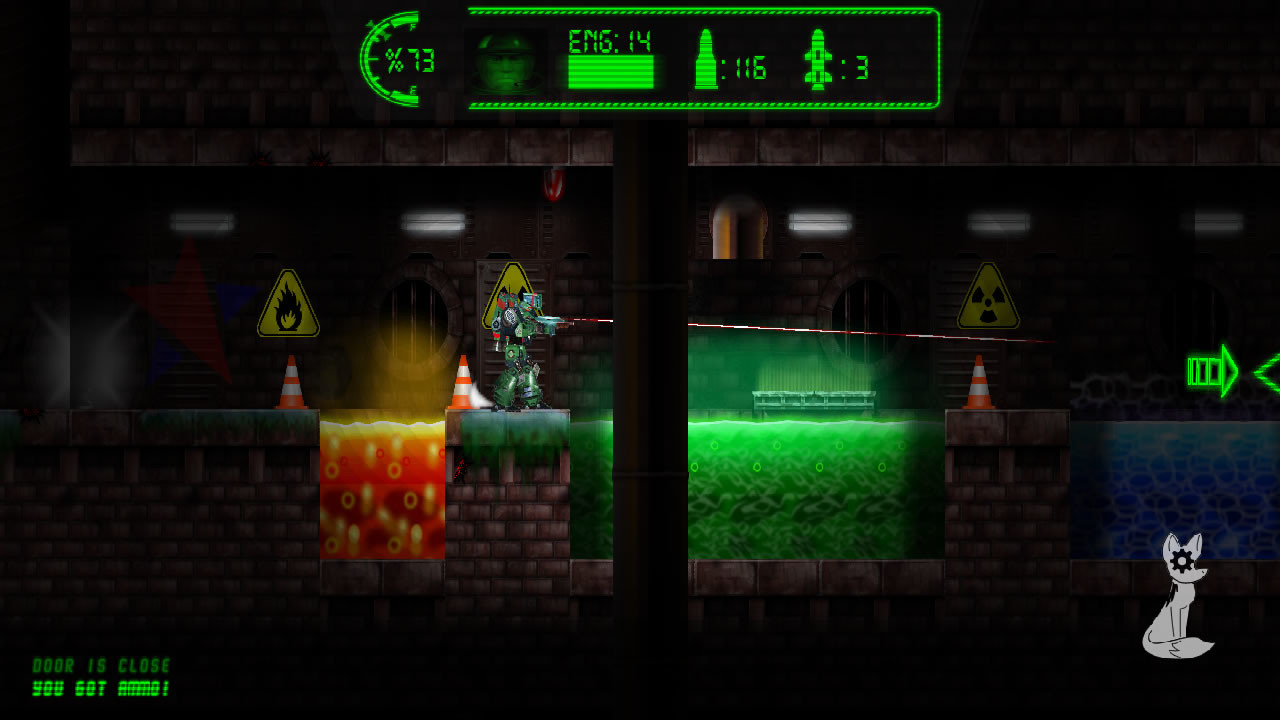Click the radiation warning sign on the right
1280x720 pixels.
[988, 299]
